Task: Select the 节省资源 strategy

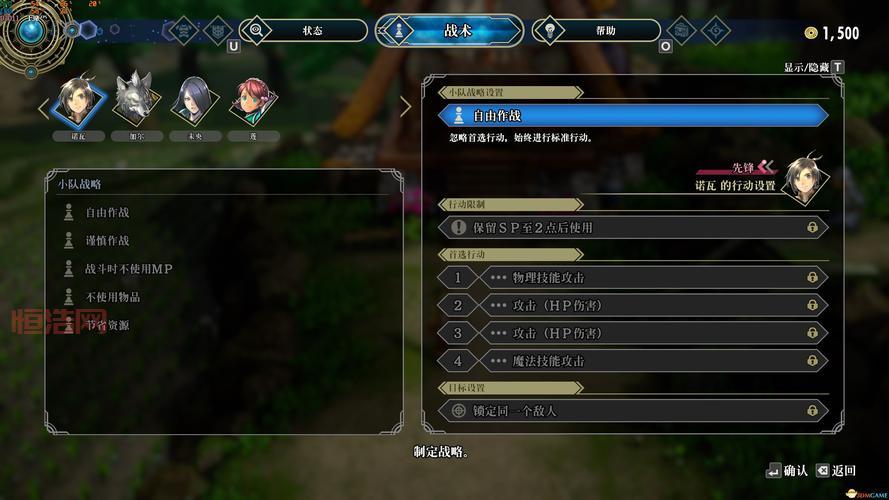Action: click(x=107, y=325)
